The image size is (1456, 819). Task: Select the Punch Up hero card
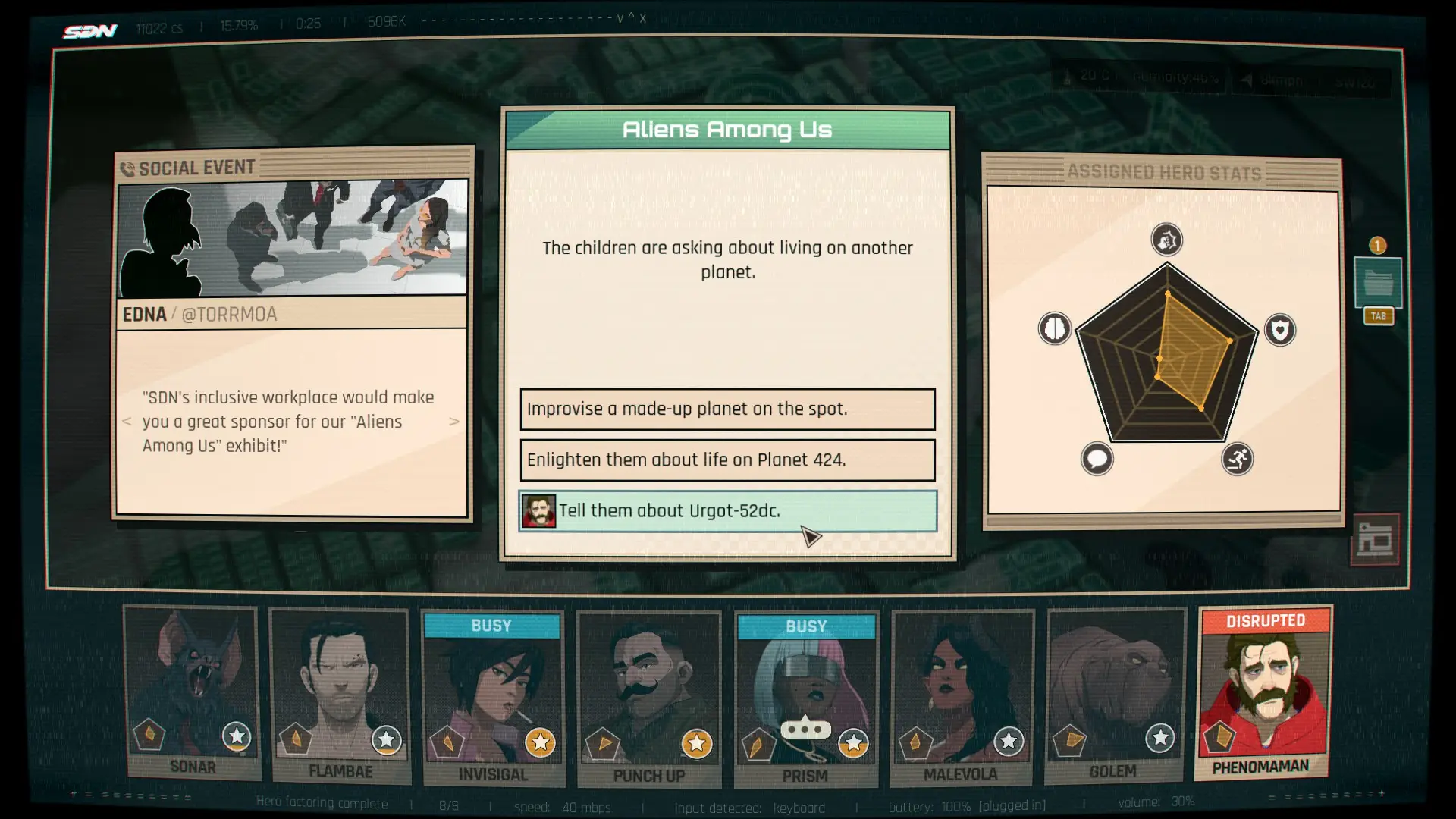[648, 699]
